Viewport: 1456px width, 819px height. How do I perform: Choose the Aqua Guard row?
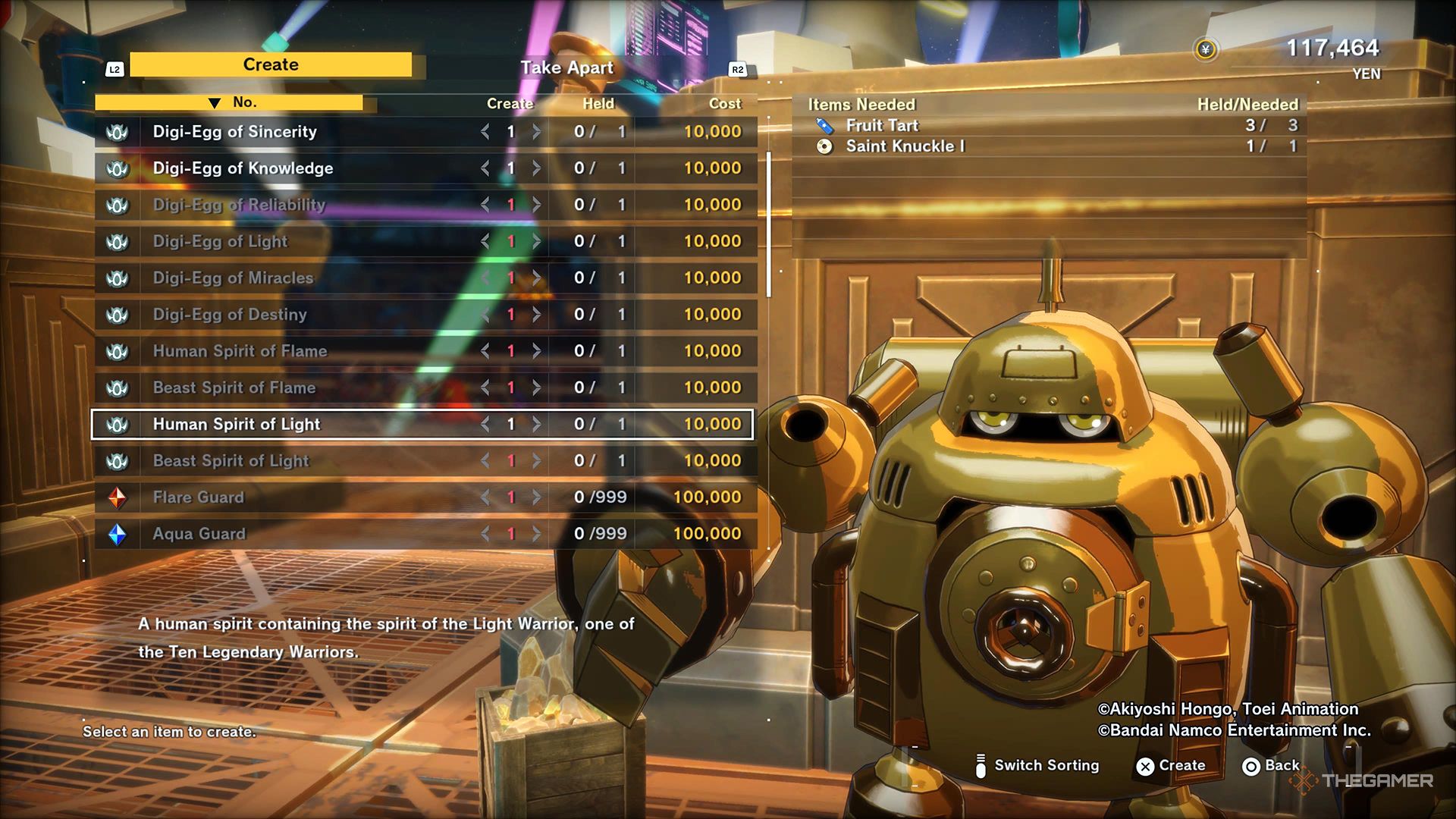(x=199, y=534)
